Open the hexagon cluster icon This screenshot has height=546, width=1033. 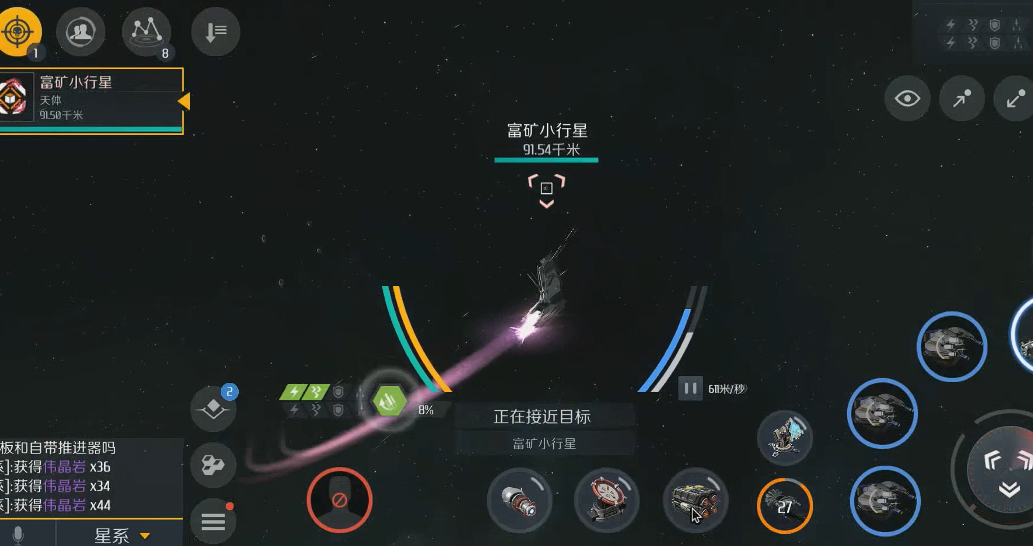[x=213, y=465]
